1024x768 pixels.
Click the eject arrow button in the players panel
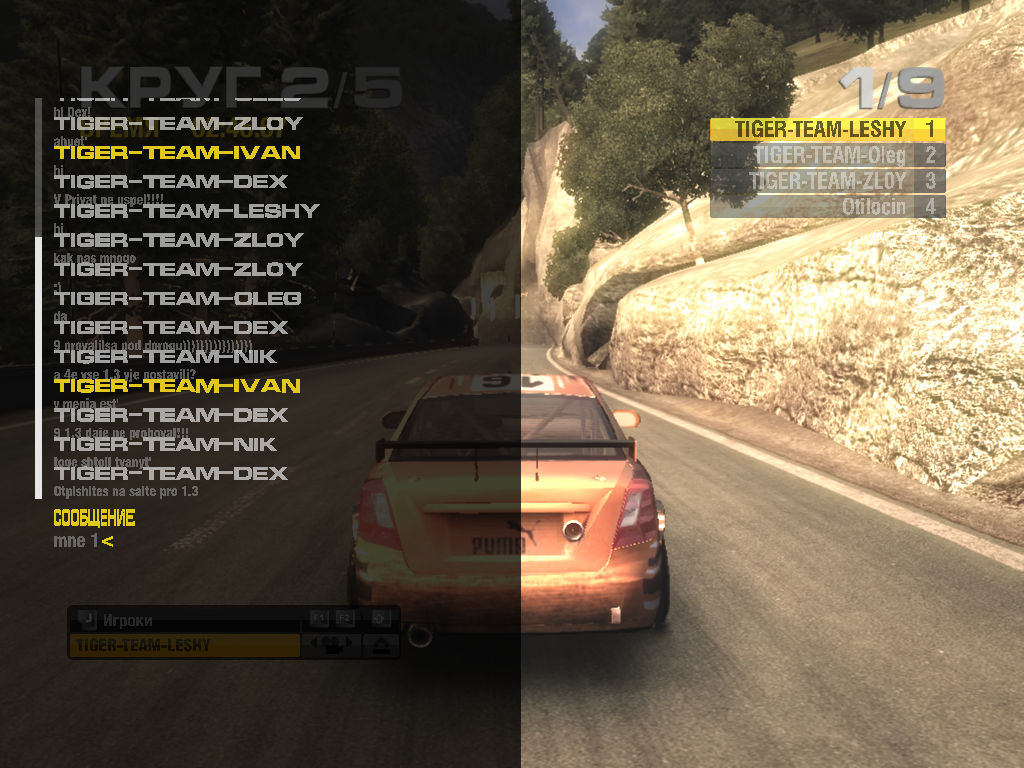(382, 646)
